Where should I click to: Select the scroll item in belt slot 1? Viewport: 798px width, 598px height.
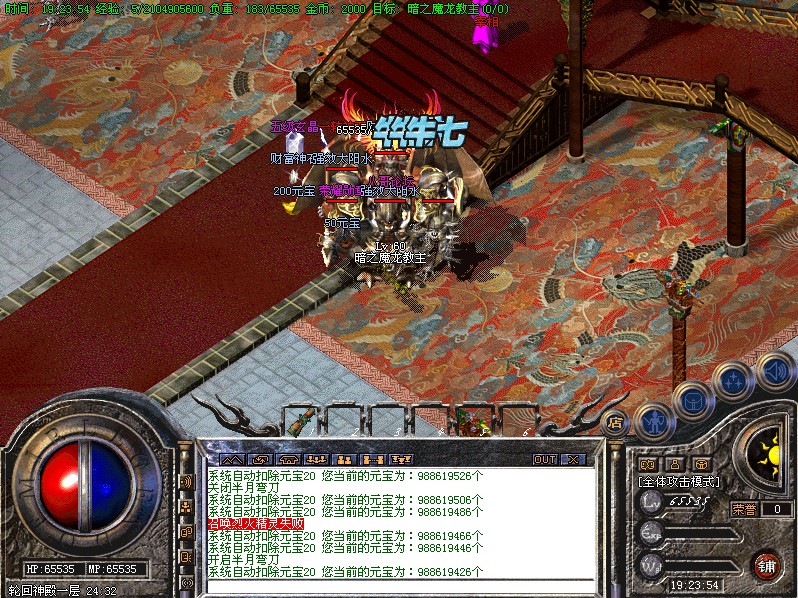299,420
